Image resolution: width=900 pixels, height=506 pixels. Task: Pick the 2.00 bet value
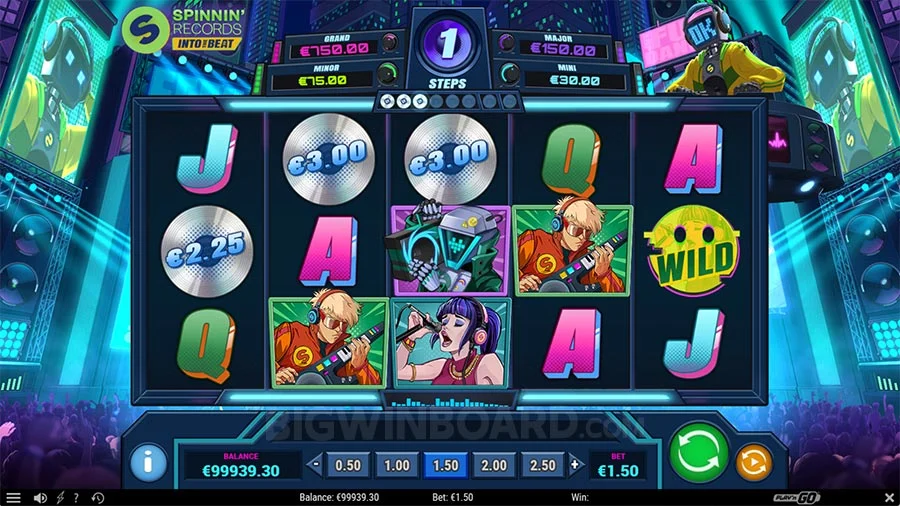(x=495, y=465)
